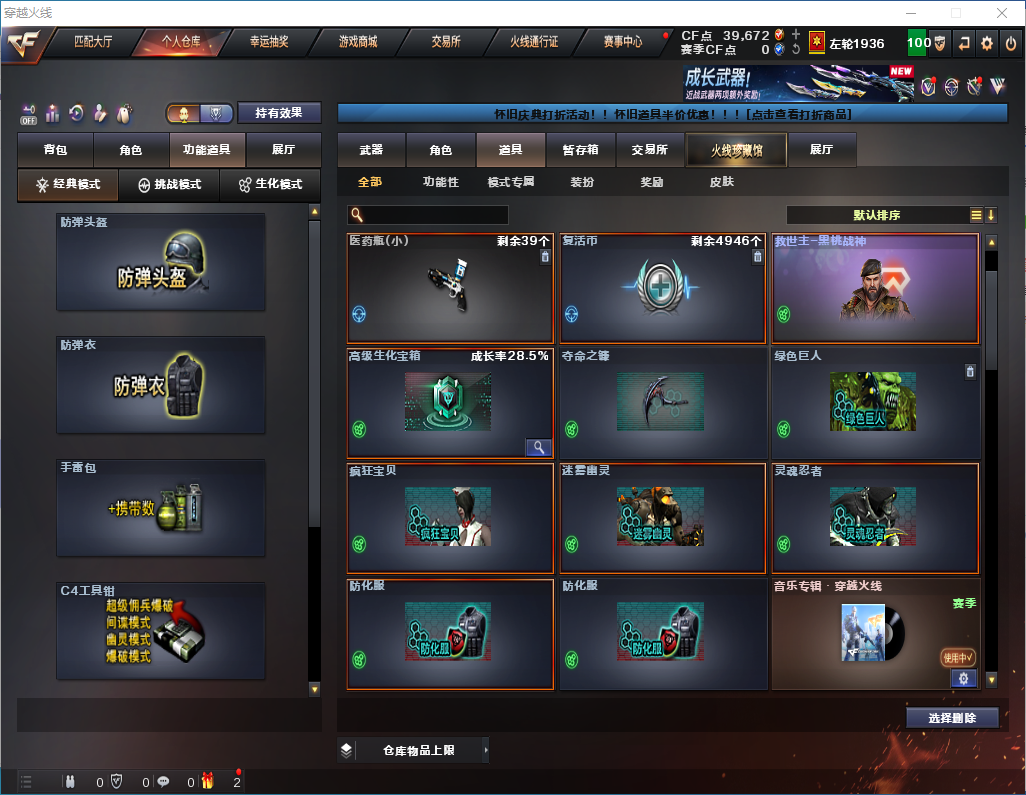Open the 默认排序 sort dropdown
1026x795 pixels.
coord(876,215)
